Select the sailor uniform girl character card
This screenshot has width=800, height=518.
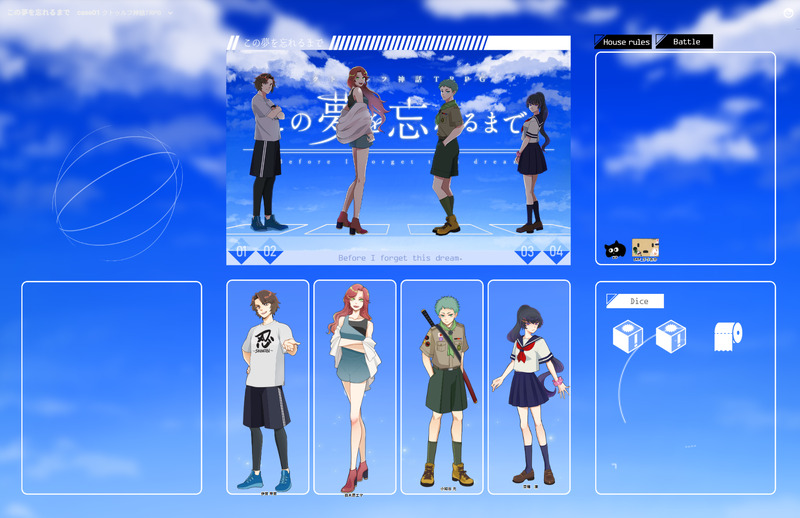[528, 387]
